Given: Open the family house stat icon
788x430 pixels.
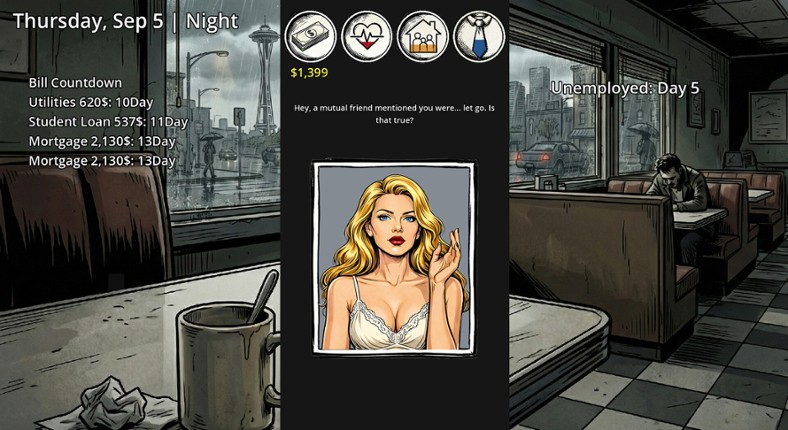Looking at the screenshot, I should point(423,37).
